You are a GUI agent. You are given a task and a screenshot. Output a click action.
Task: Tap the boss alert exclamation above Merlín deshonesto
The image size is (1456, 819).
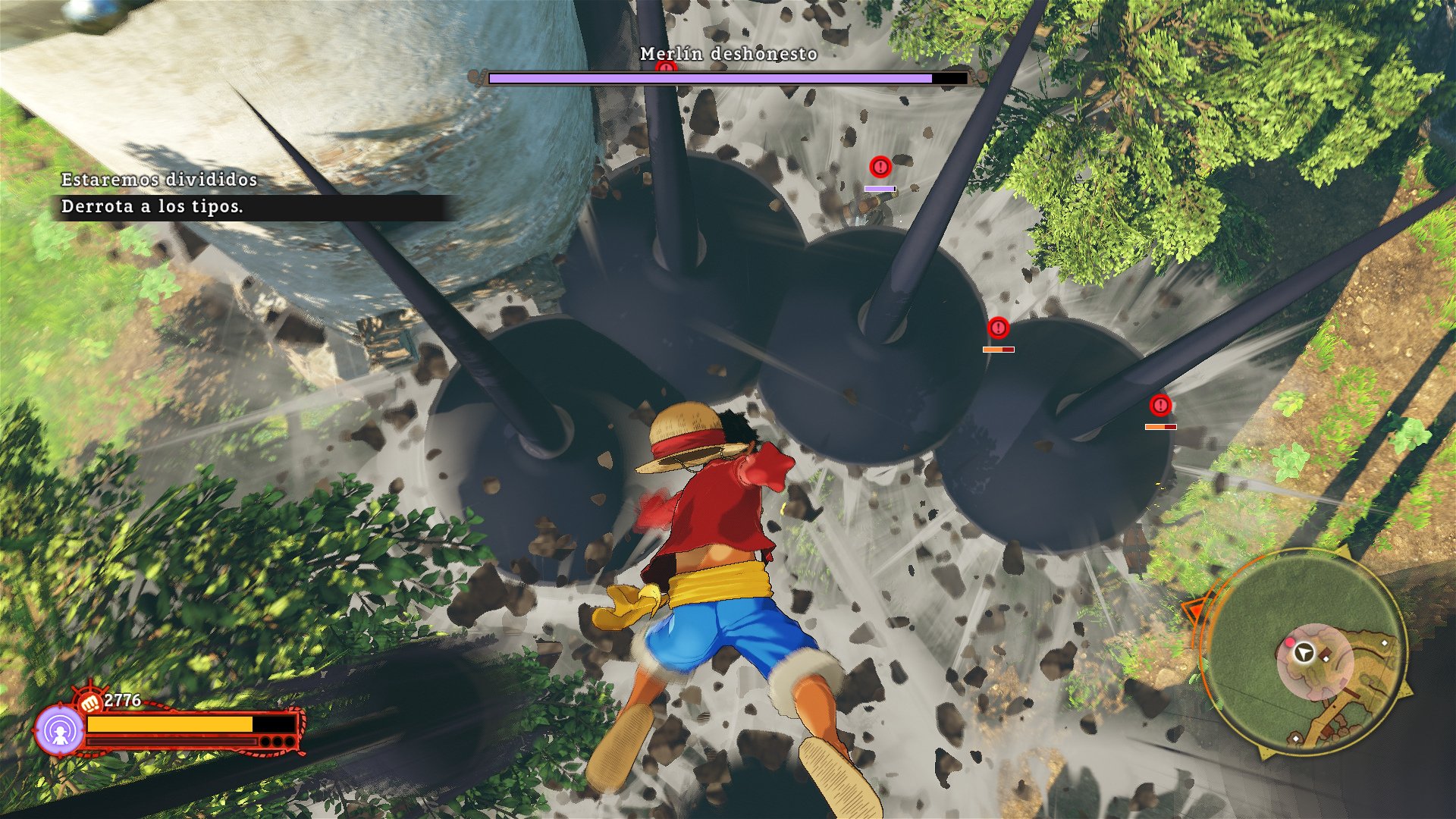point(665,67)
